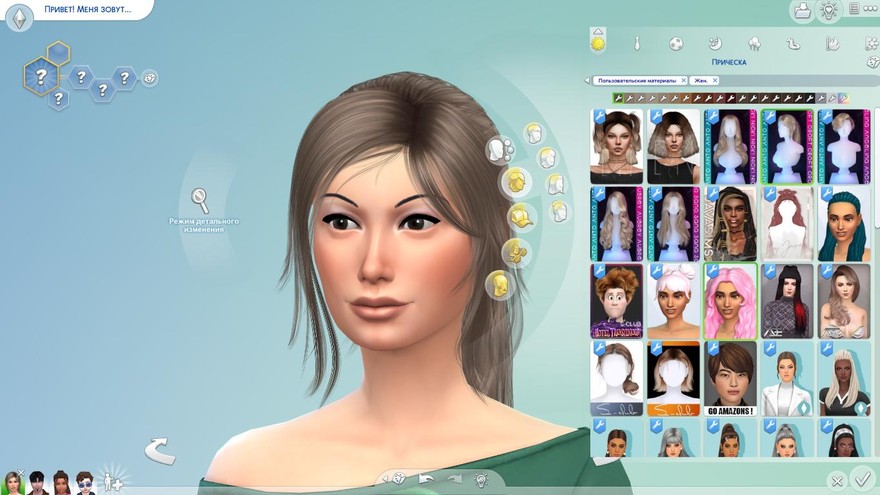Switch to the sleepwear moon outfit category
Image resolution: width=880 pixels, height=495 pixels.
[x=715, y=44]
